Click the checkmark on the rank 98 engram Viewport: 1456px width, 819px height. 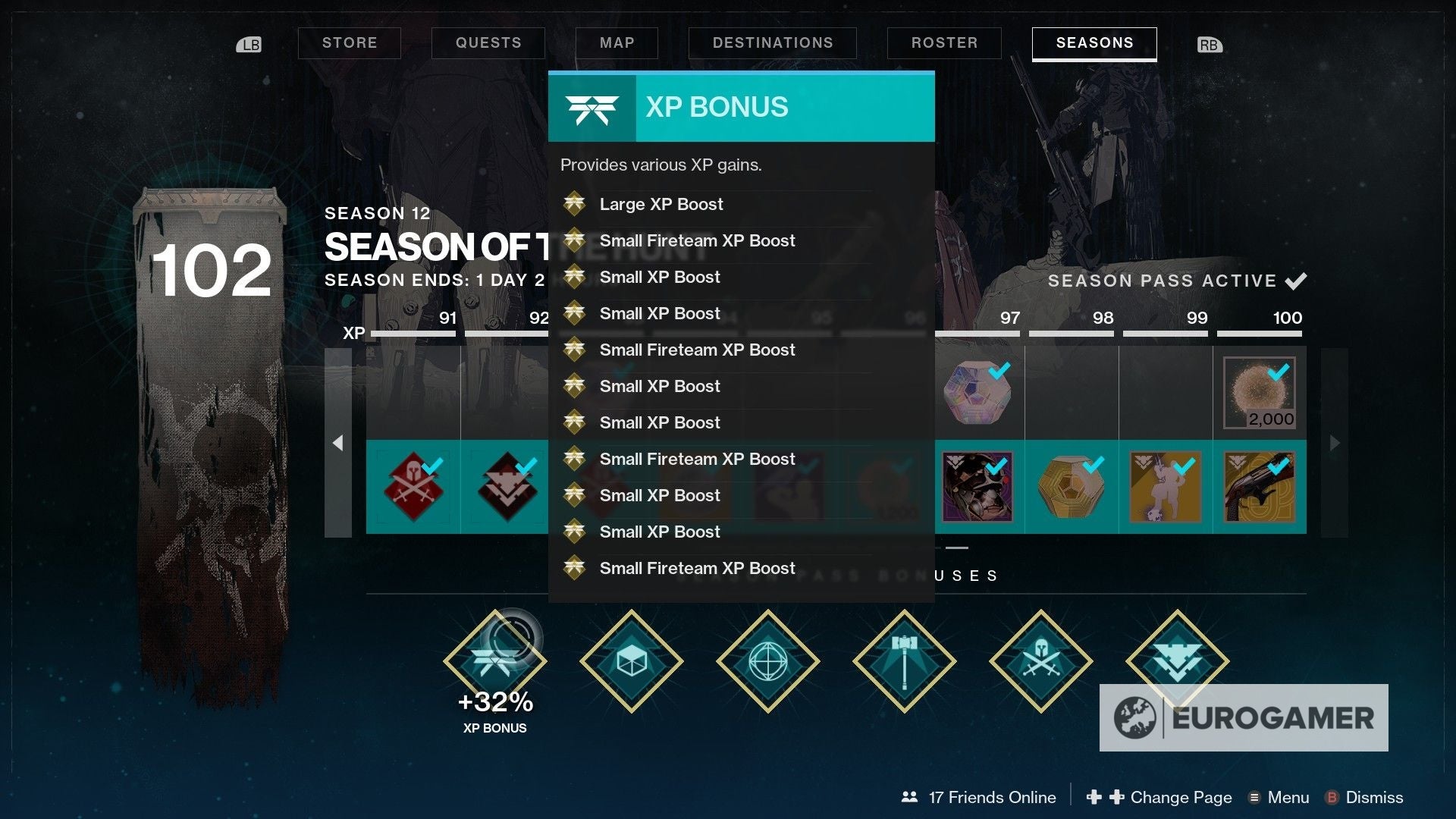click(x=1094, y=464)
